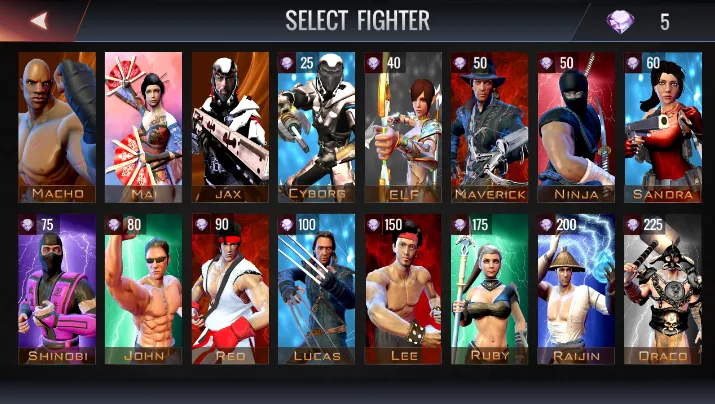Choose Ruby as your fighter
715x404 pixels.
(490, 289)
